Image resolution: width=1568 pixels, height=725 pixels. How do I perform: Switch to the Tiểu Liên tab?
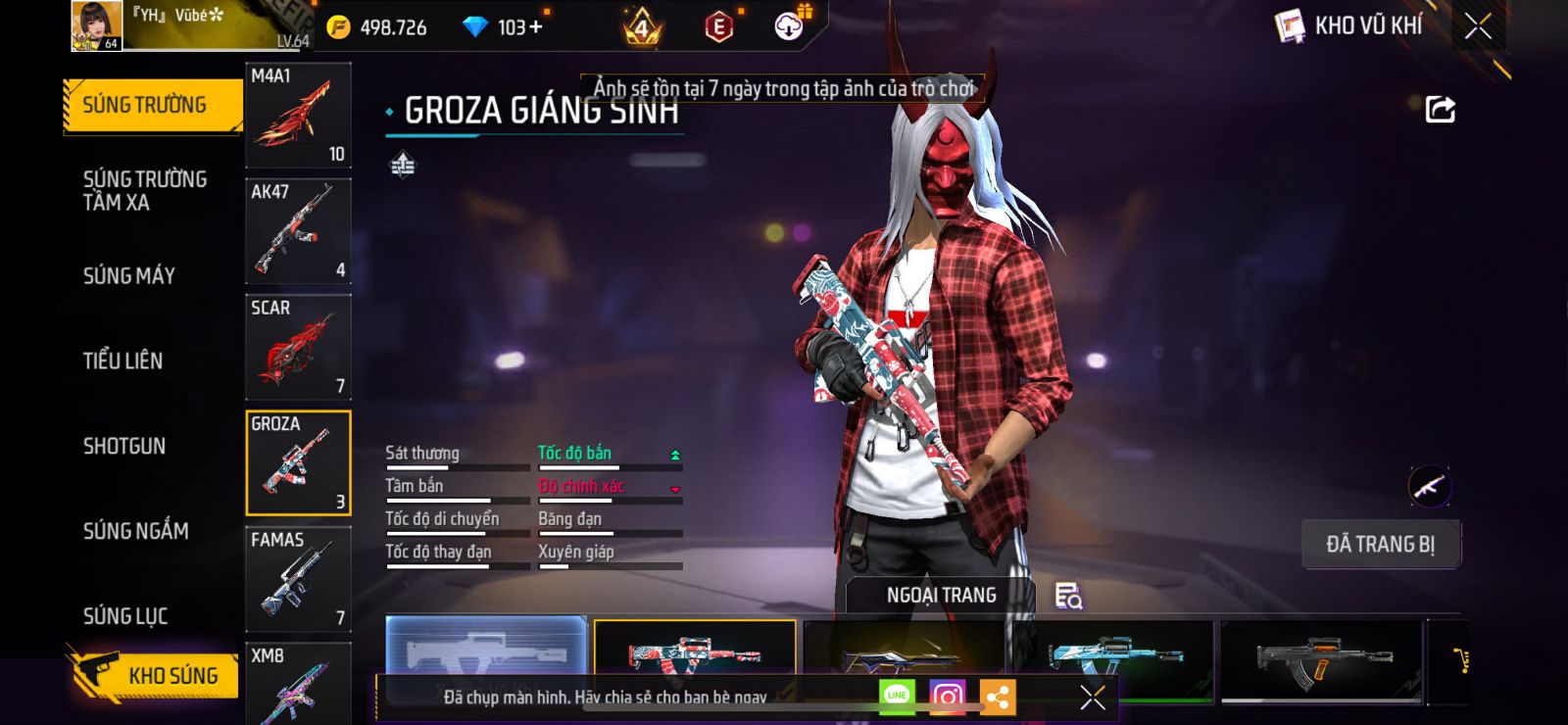coord(123,361)
